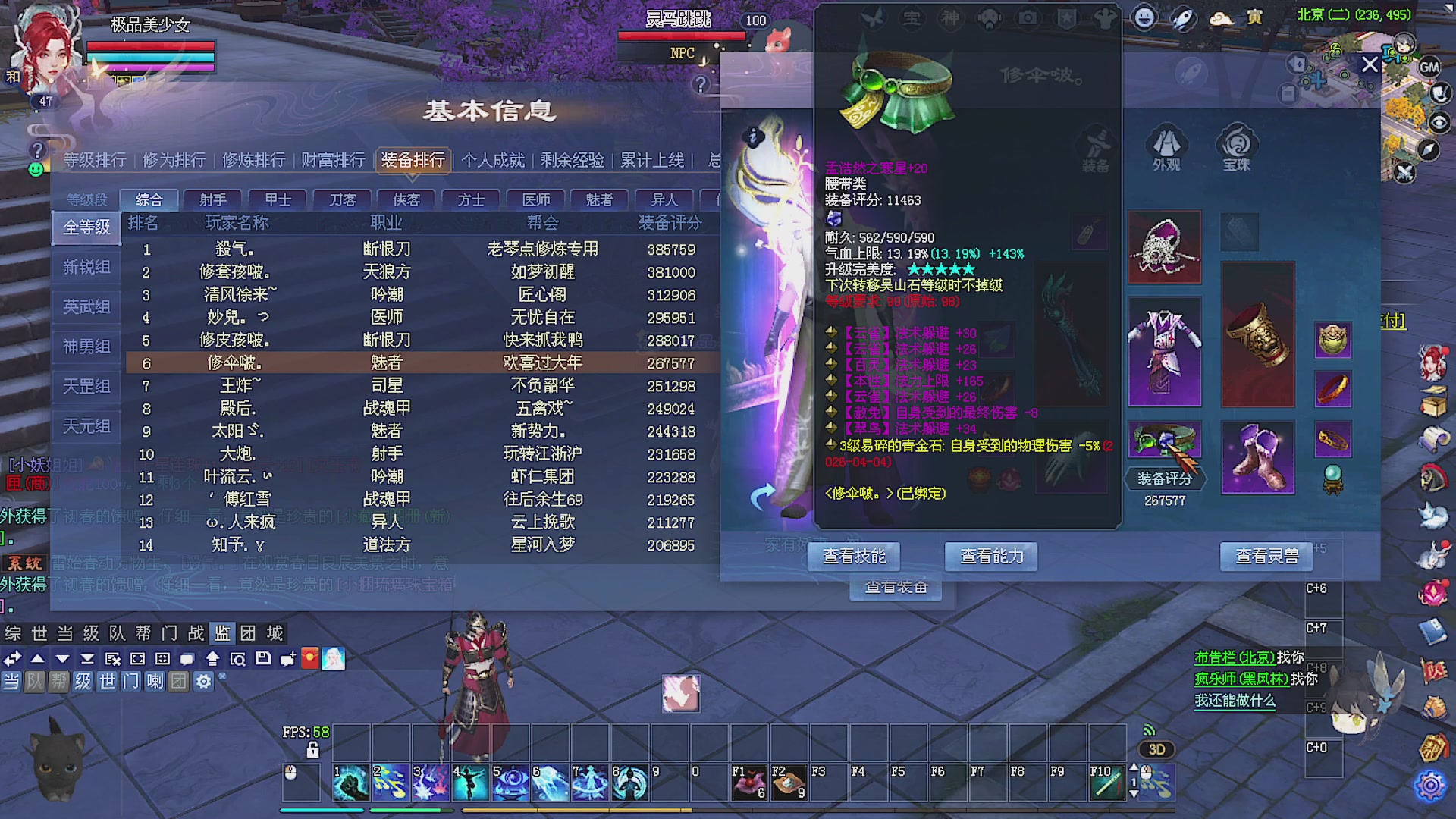
Task: Click the camera screenshot icon in character panel header
Action: (x=1028, y=19)
